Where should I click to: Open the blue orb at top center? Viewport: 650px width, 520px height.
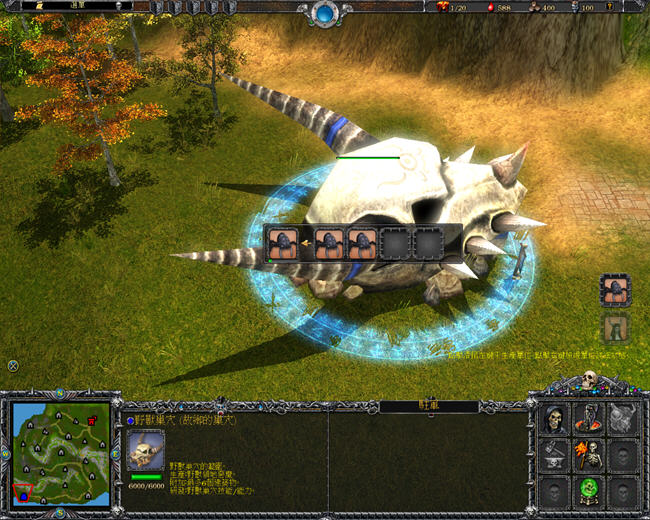(326, 13)
